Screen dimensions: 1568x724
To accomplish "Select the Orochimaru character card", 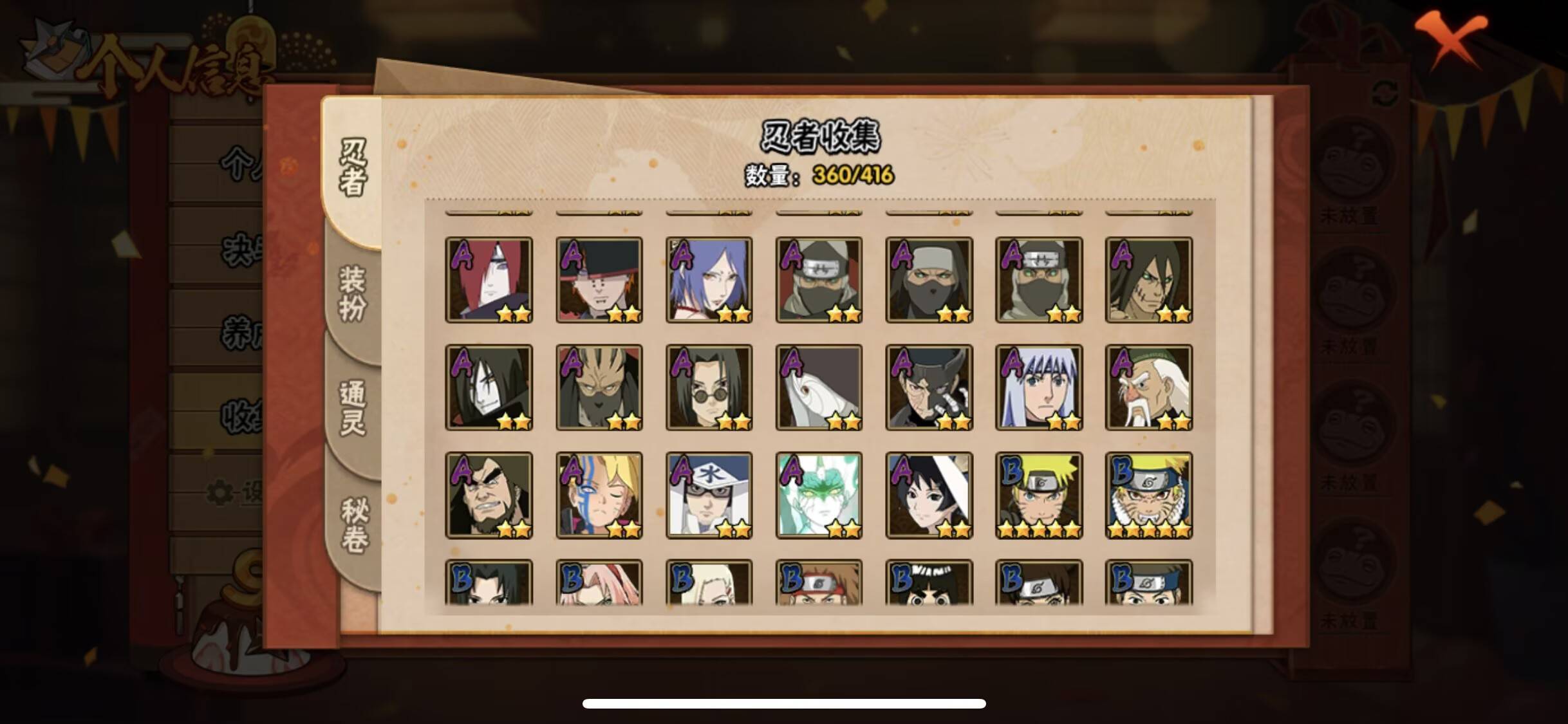I will 490,386.
